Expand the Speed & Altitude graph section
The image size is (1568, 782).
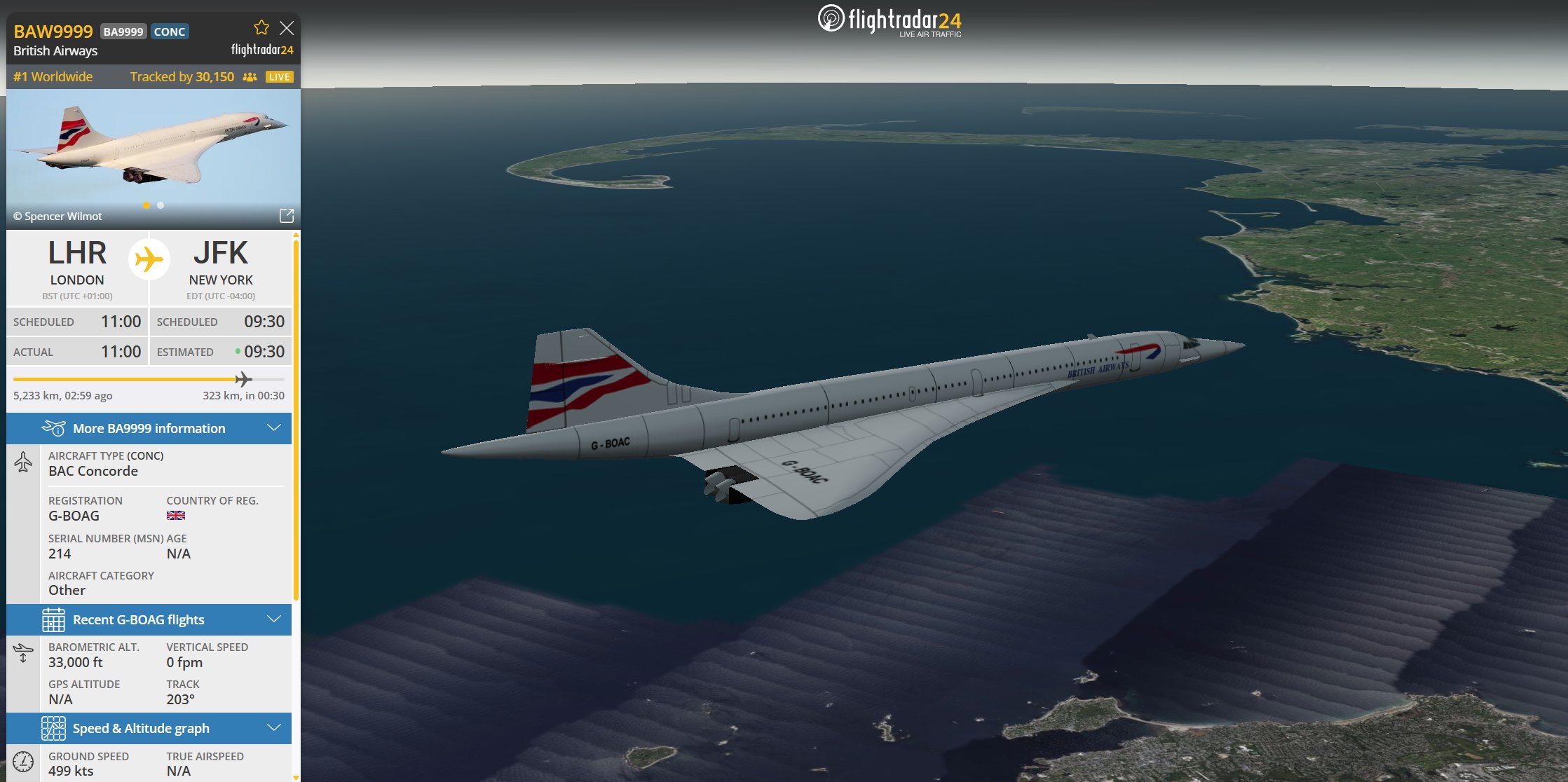click(273, 728)
